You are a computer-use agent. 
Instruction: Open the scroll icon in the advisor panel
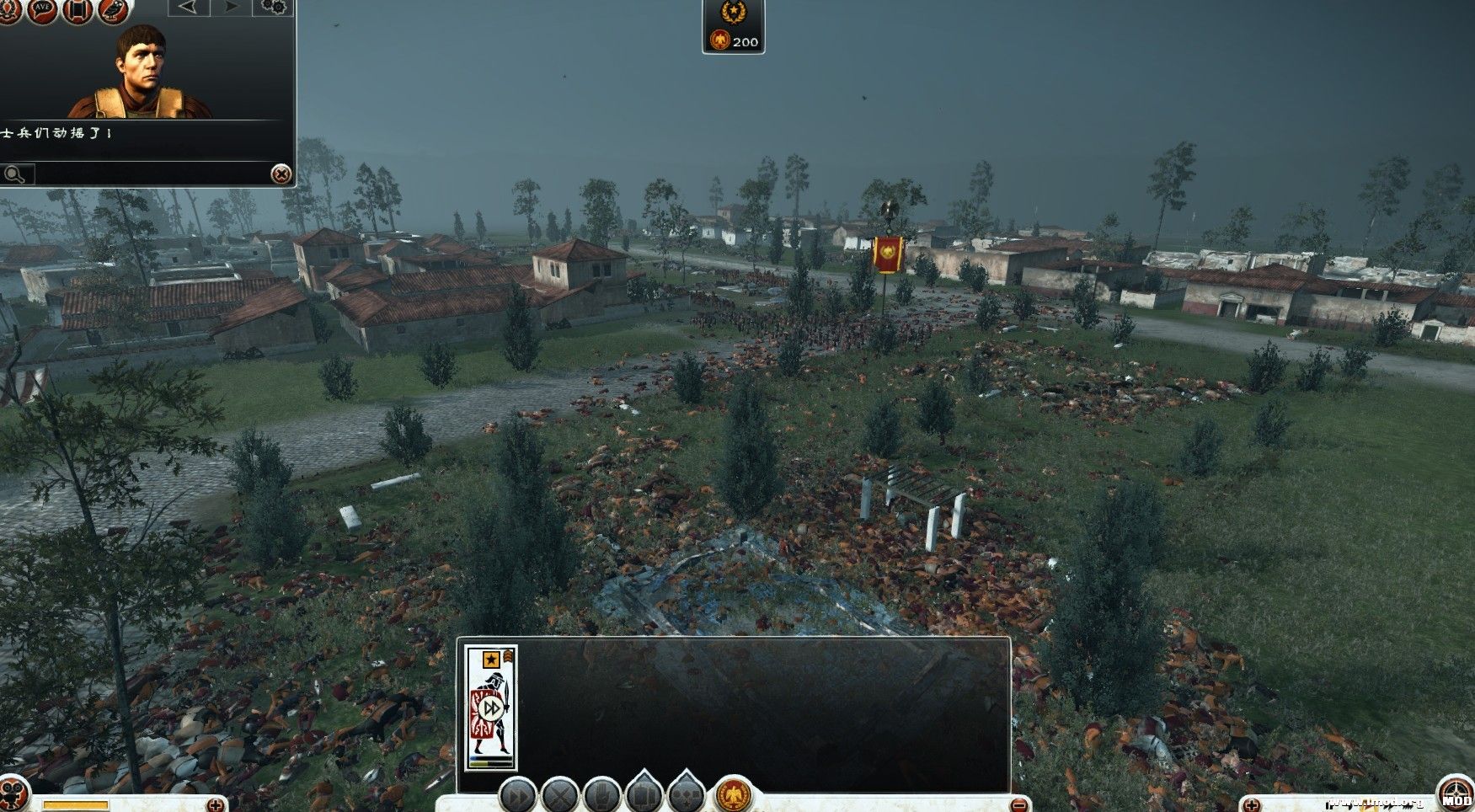75,11
